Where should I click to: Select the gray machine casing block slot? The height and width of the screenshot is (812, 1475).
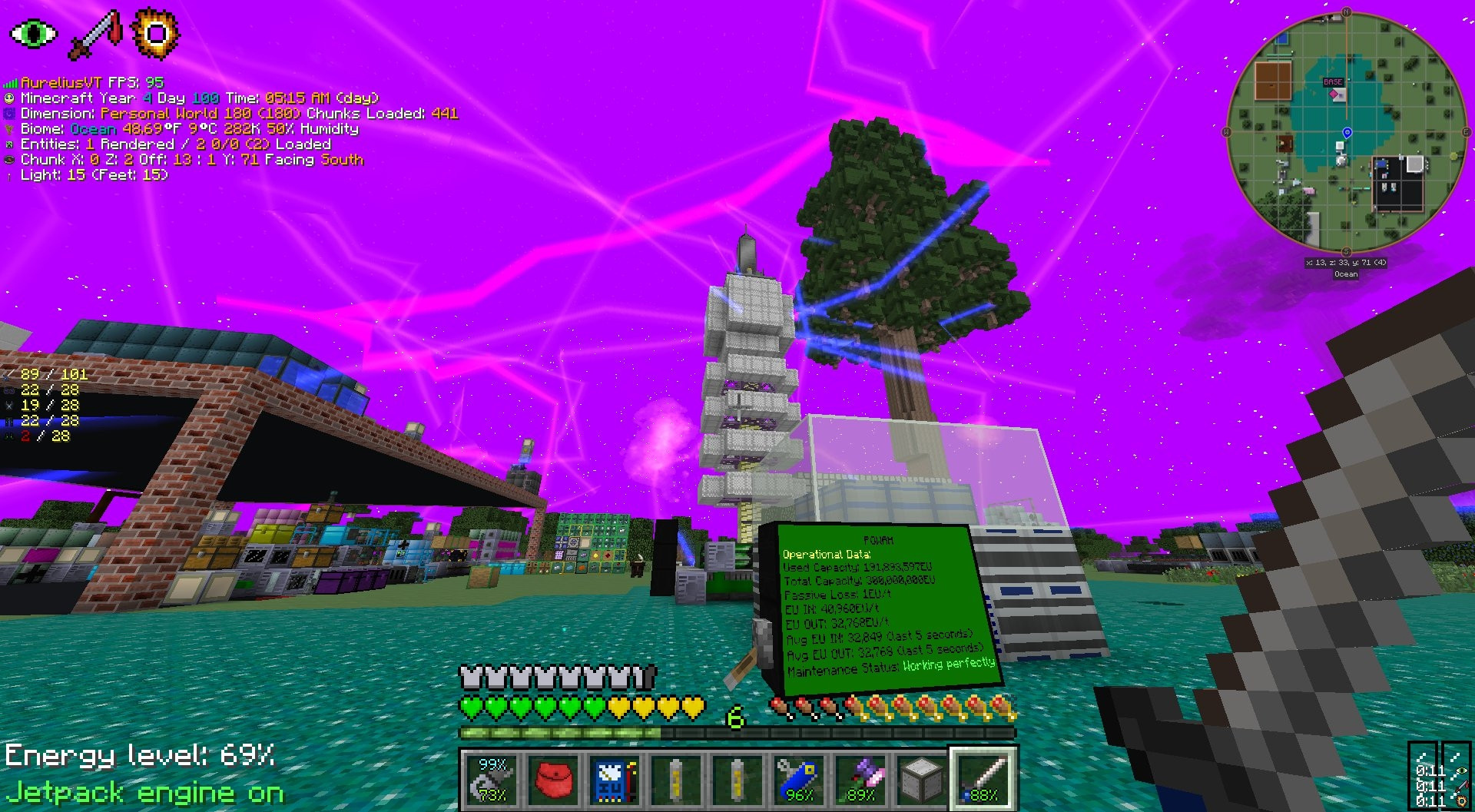[x=922, y=779]
